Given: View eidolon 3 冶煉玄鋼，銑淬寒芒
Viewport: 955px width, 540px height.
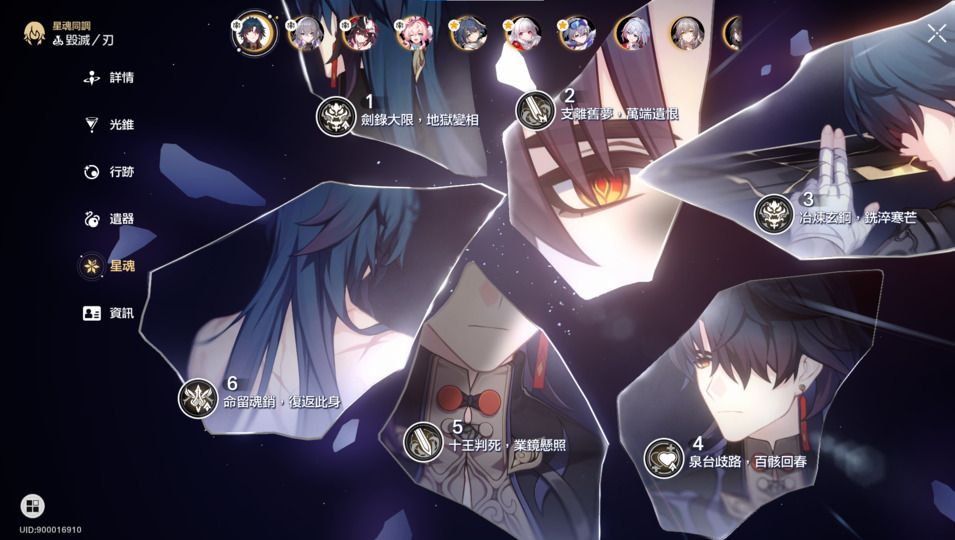Looking at the screenshot, I should pos(773,214).
